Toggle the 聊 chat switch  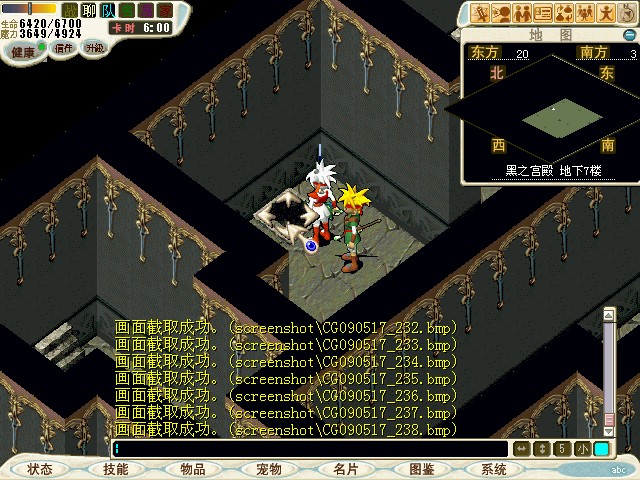88,10
